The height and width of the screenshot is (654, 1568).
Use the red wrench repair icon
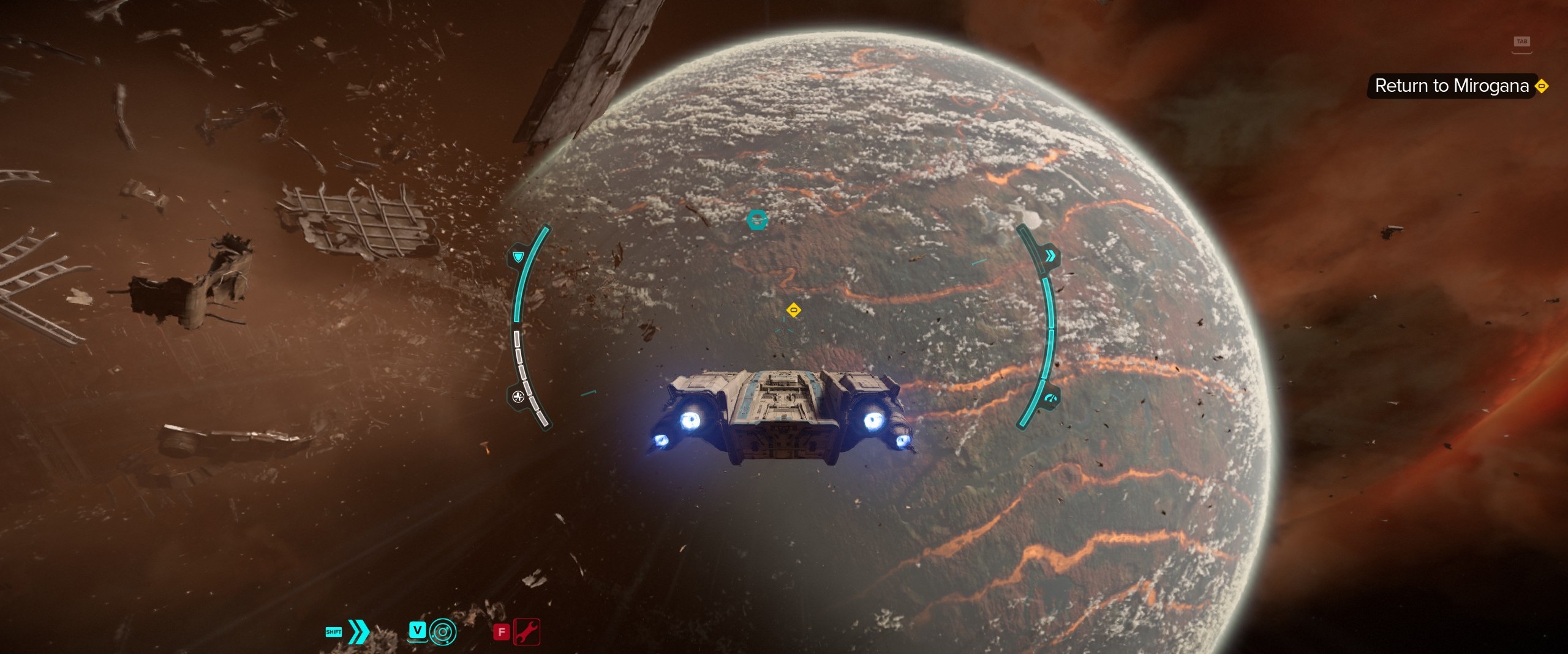(x=527, y=631)
